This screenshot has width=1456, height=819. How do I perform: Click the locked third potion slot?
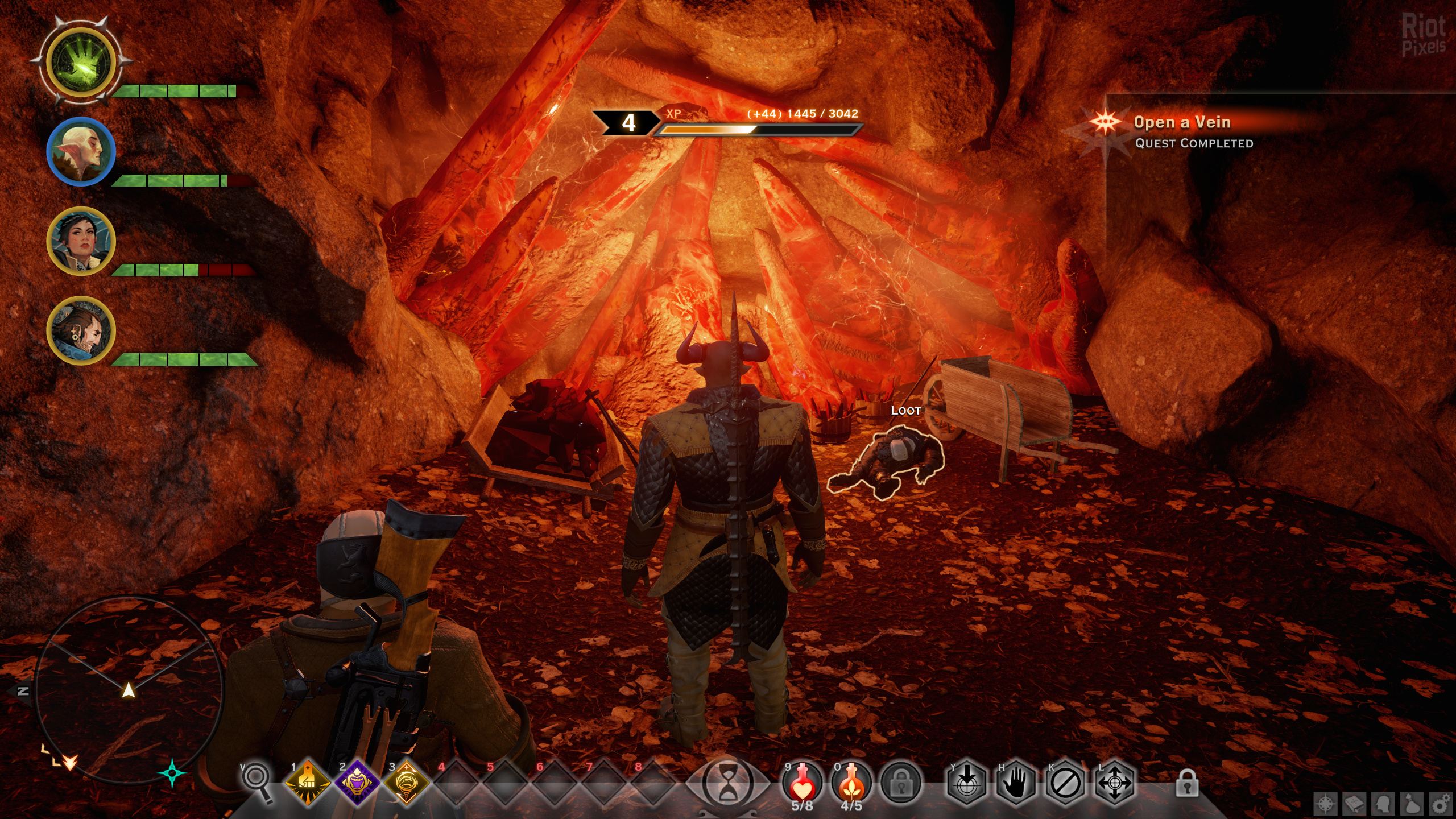(x=901, y=783)
